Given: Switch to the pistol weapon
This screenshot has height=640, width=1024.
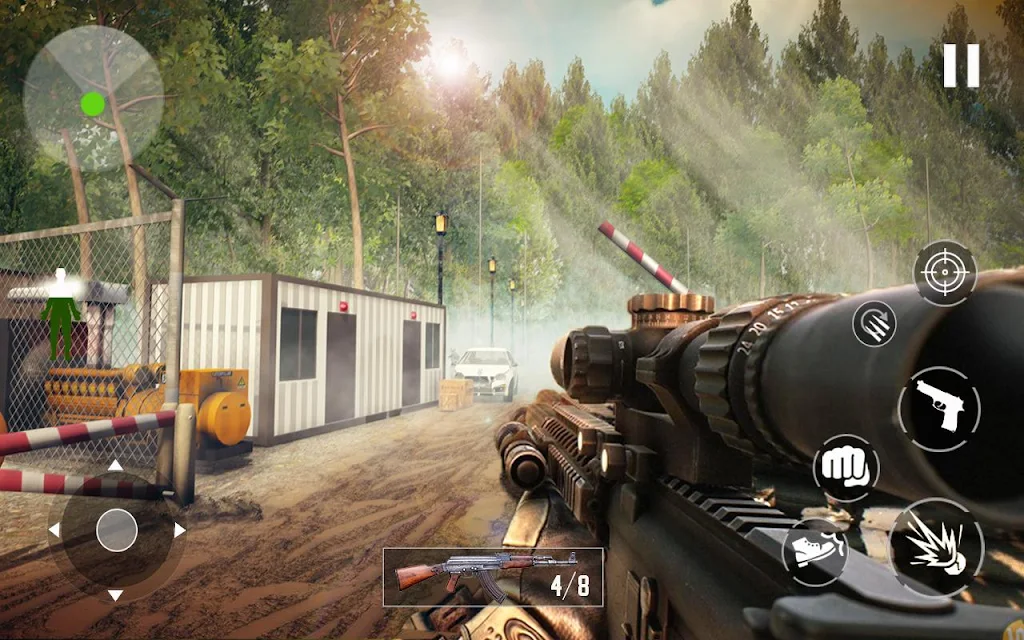Looking at the screenshot, I should pyautogui.click(x=939, y=408).
